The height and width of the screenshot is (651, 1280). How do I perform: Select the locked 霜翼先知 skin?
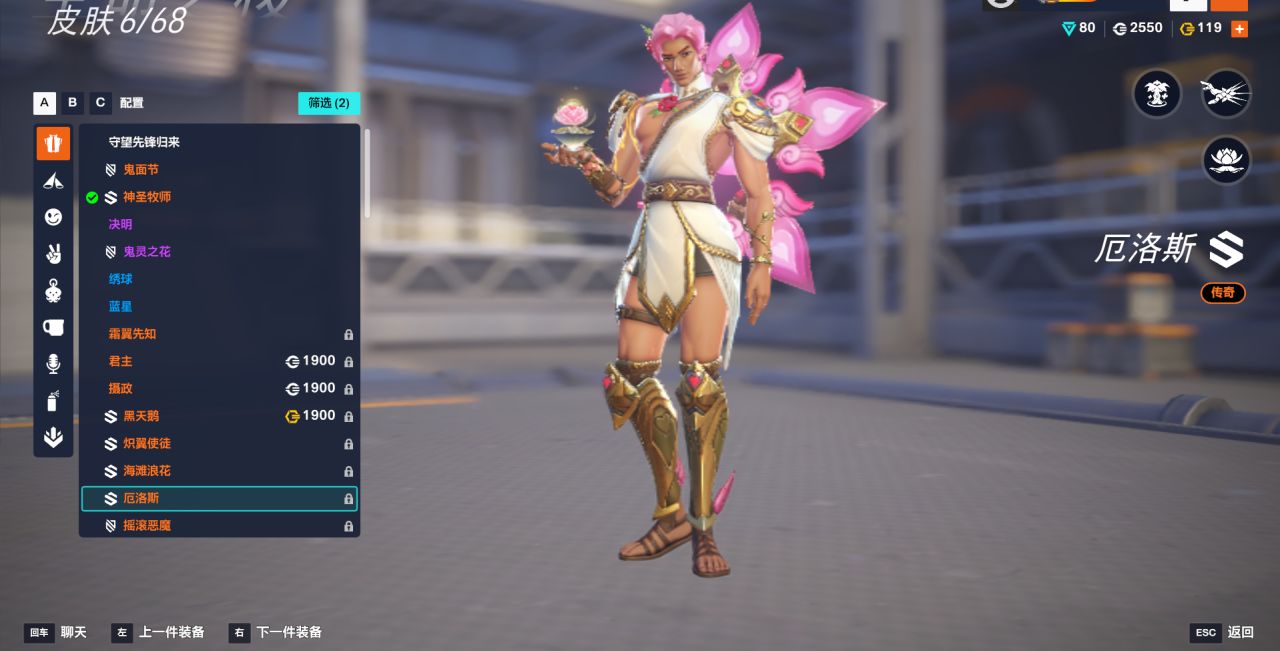[133, 334]
